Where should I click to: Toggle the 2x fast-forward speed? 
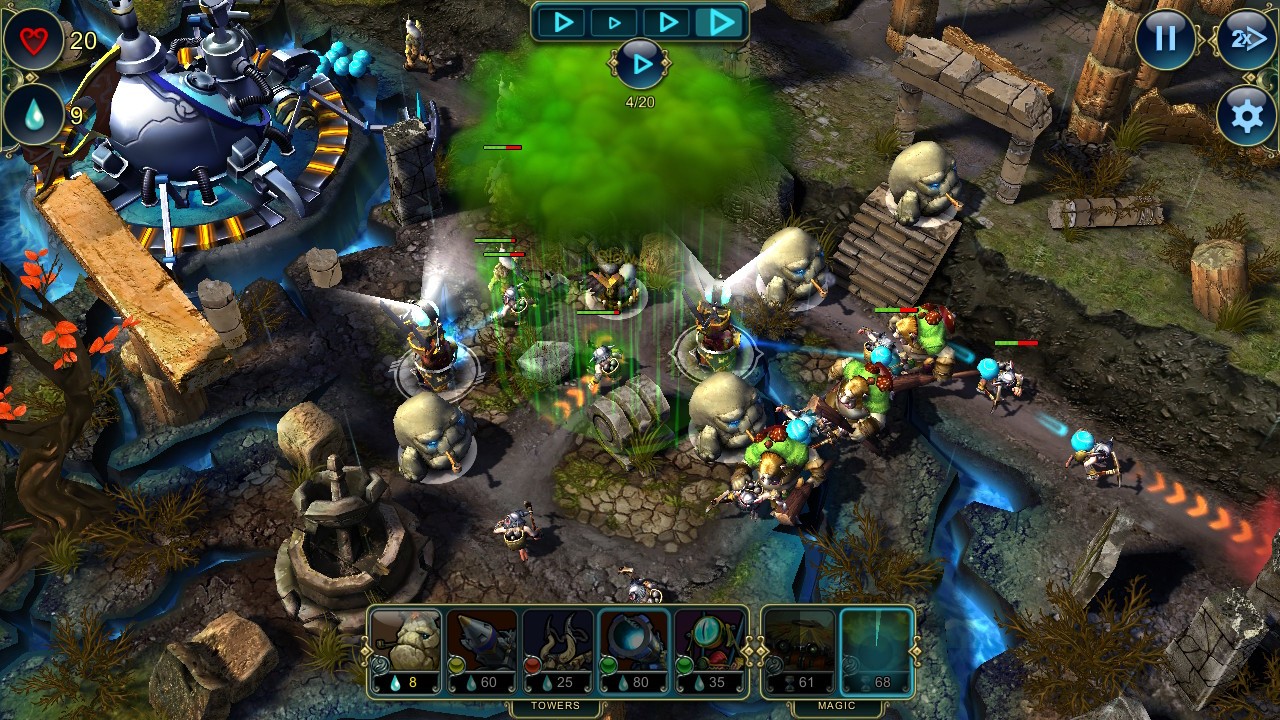point(1246,39)
